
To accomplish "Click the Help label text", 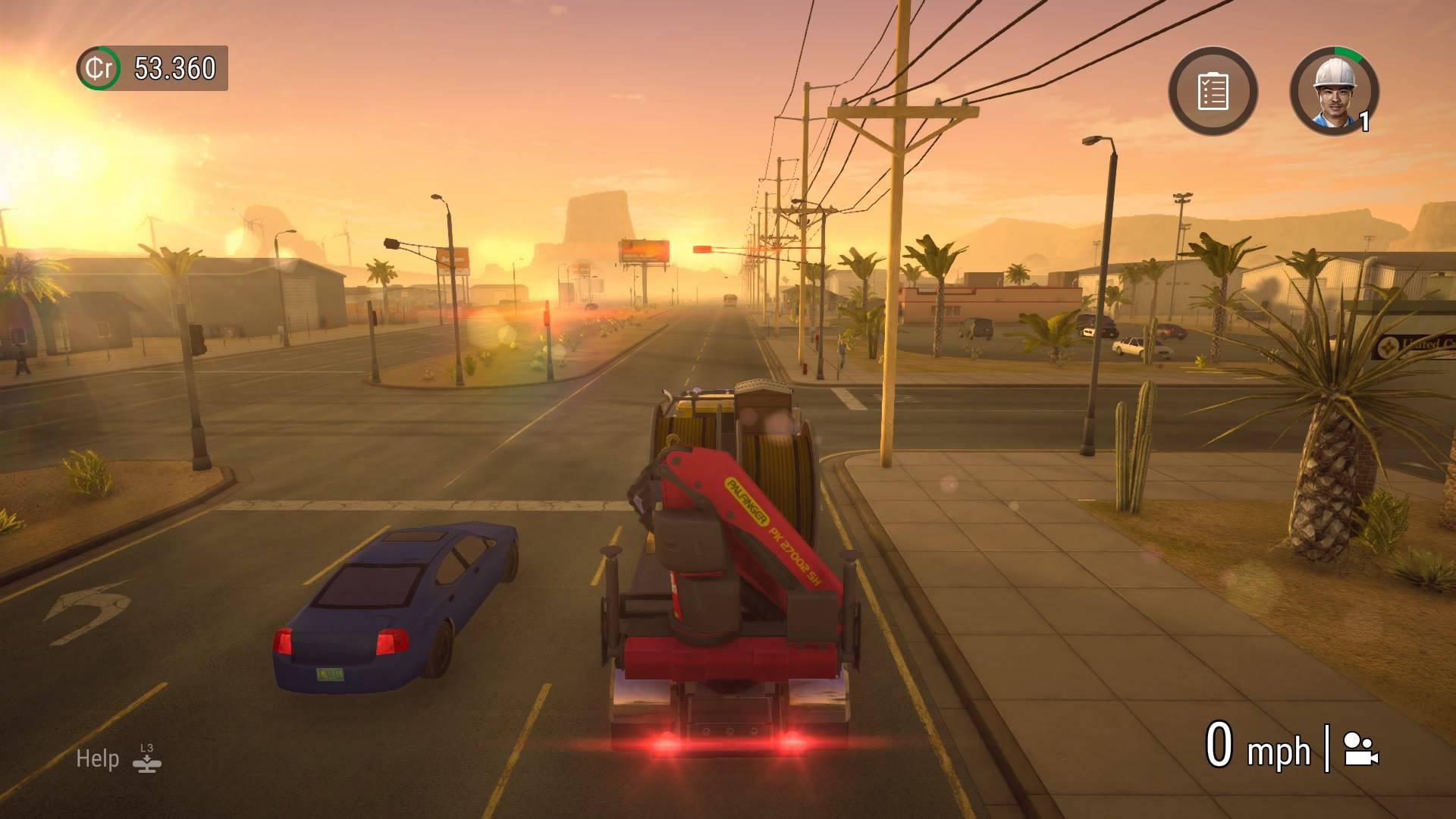I will click(97, 758).
